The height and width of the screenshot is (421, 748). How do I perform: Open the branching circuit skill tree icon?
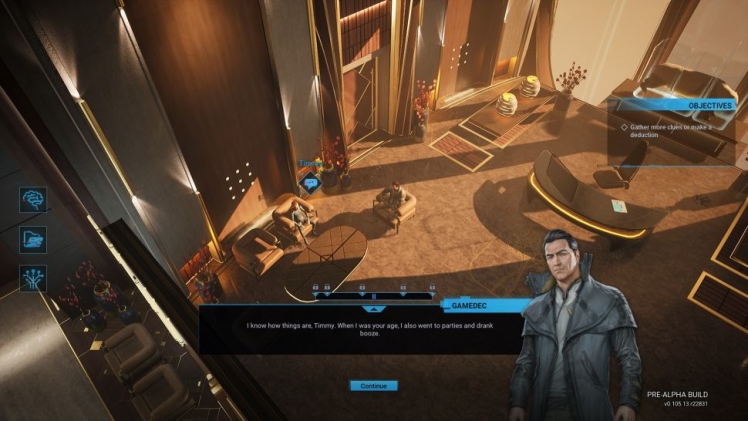(32, 278)
